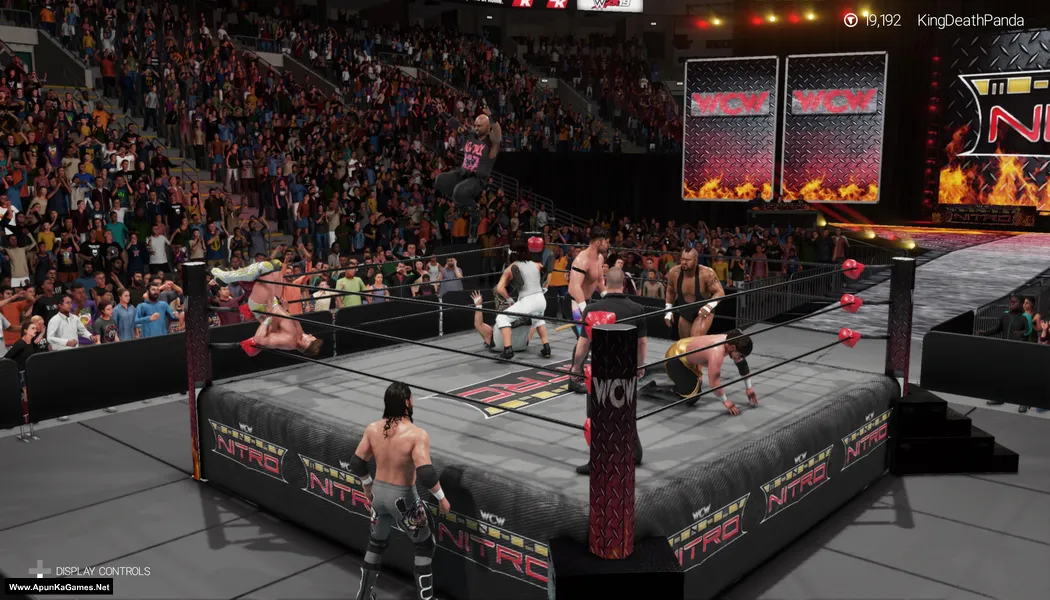Select the KingDeathPanda player name

tap(970, 20)
